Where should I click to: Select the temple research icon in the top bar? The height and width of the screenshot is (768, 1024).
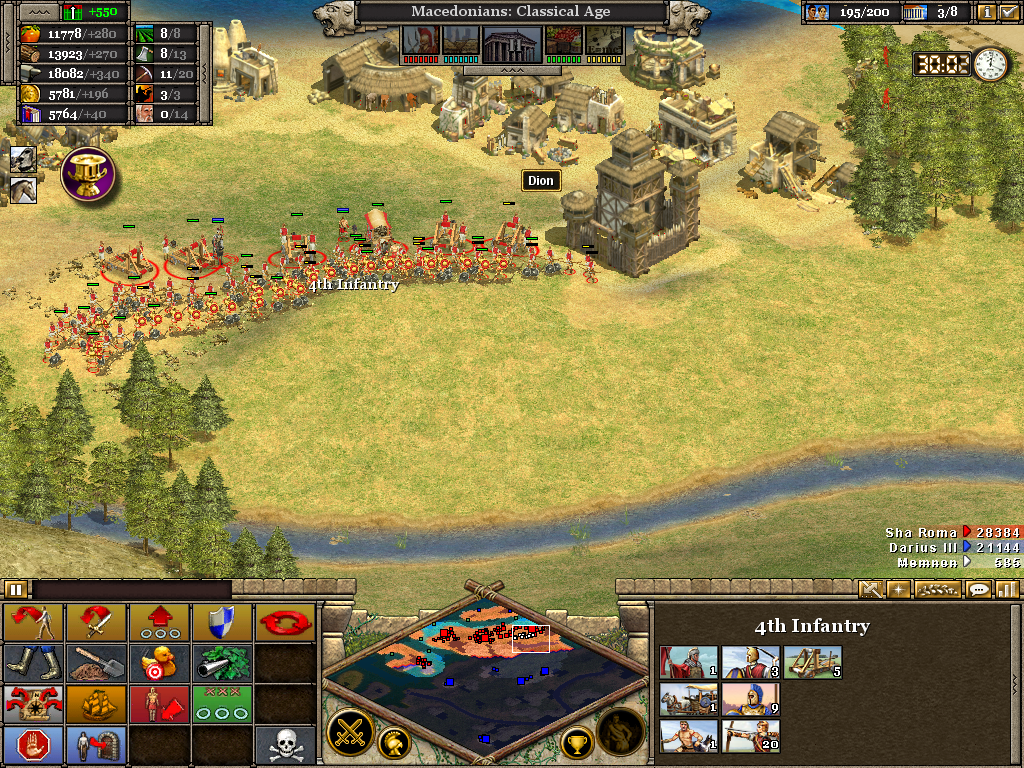point(511,43)
